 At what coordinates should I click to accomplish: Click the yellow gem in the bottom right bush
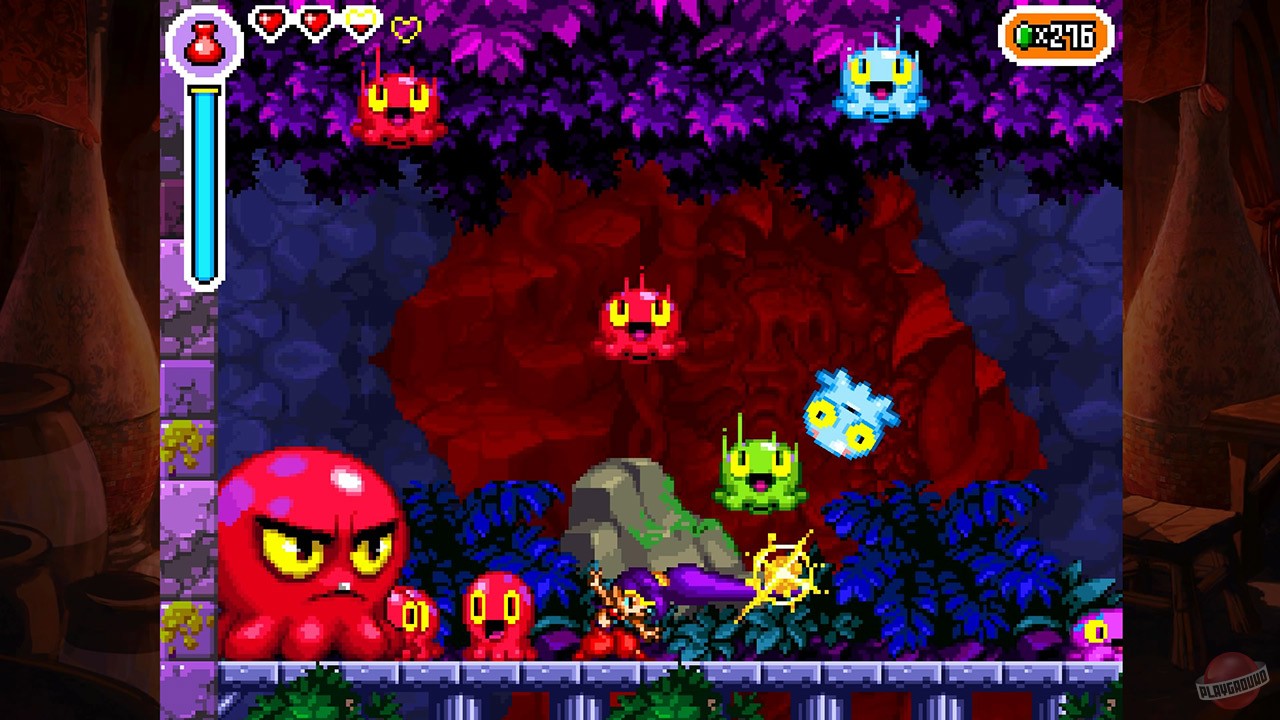click(x=1098, y=630)
